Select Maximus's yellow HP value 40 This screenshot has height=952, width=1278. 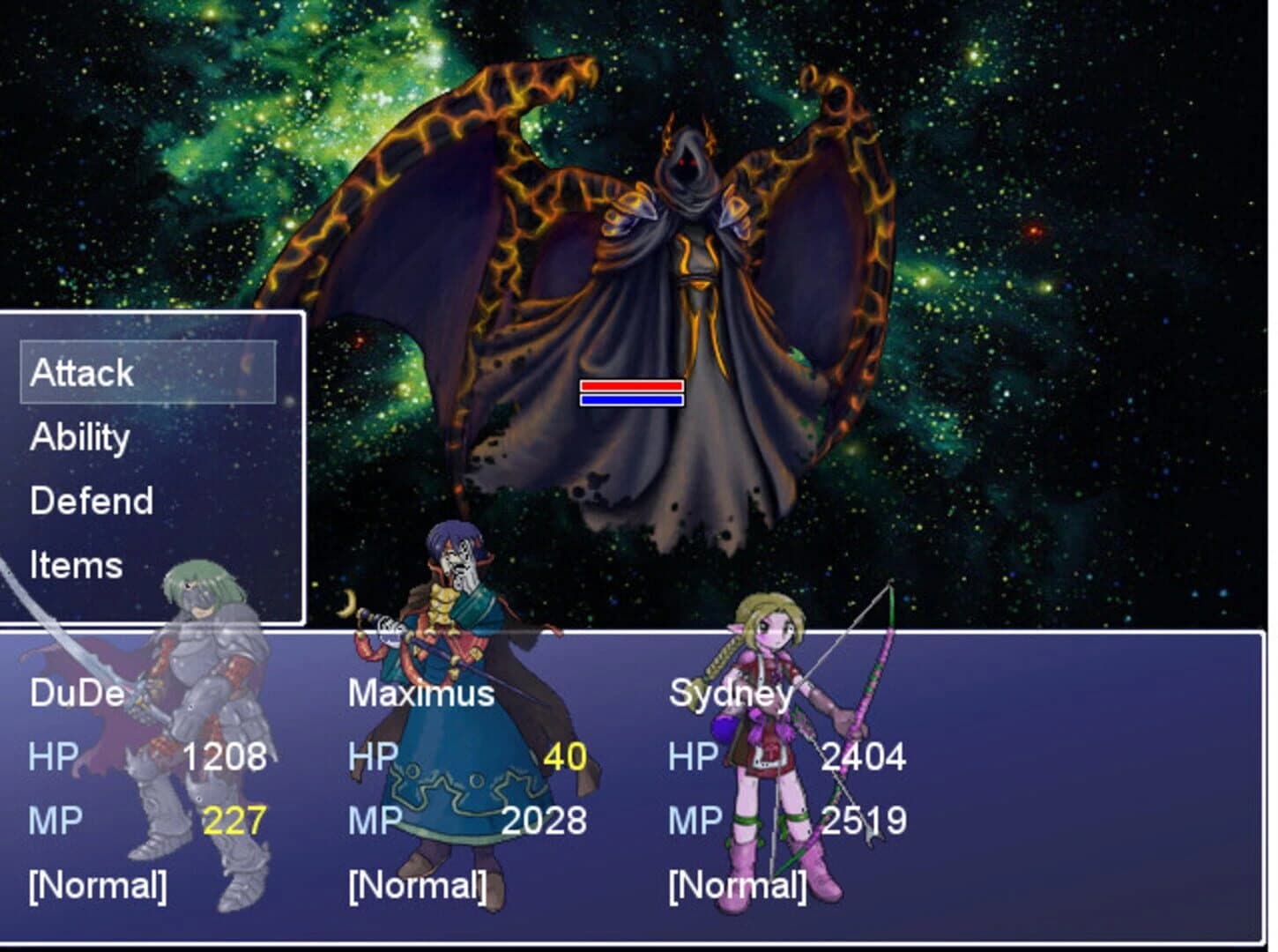click(x=564, y=756)
